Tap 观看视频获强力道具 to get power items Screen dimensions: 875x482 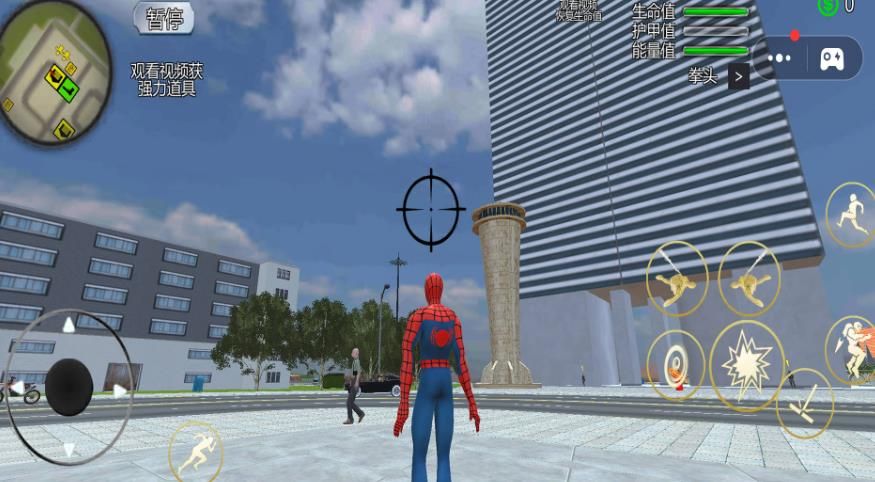(166, 80)
